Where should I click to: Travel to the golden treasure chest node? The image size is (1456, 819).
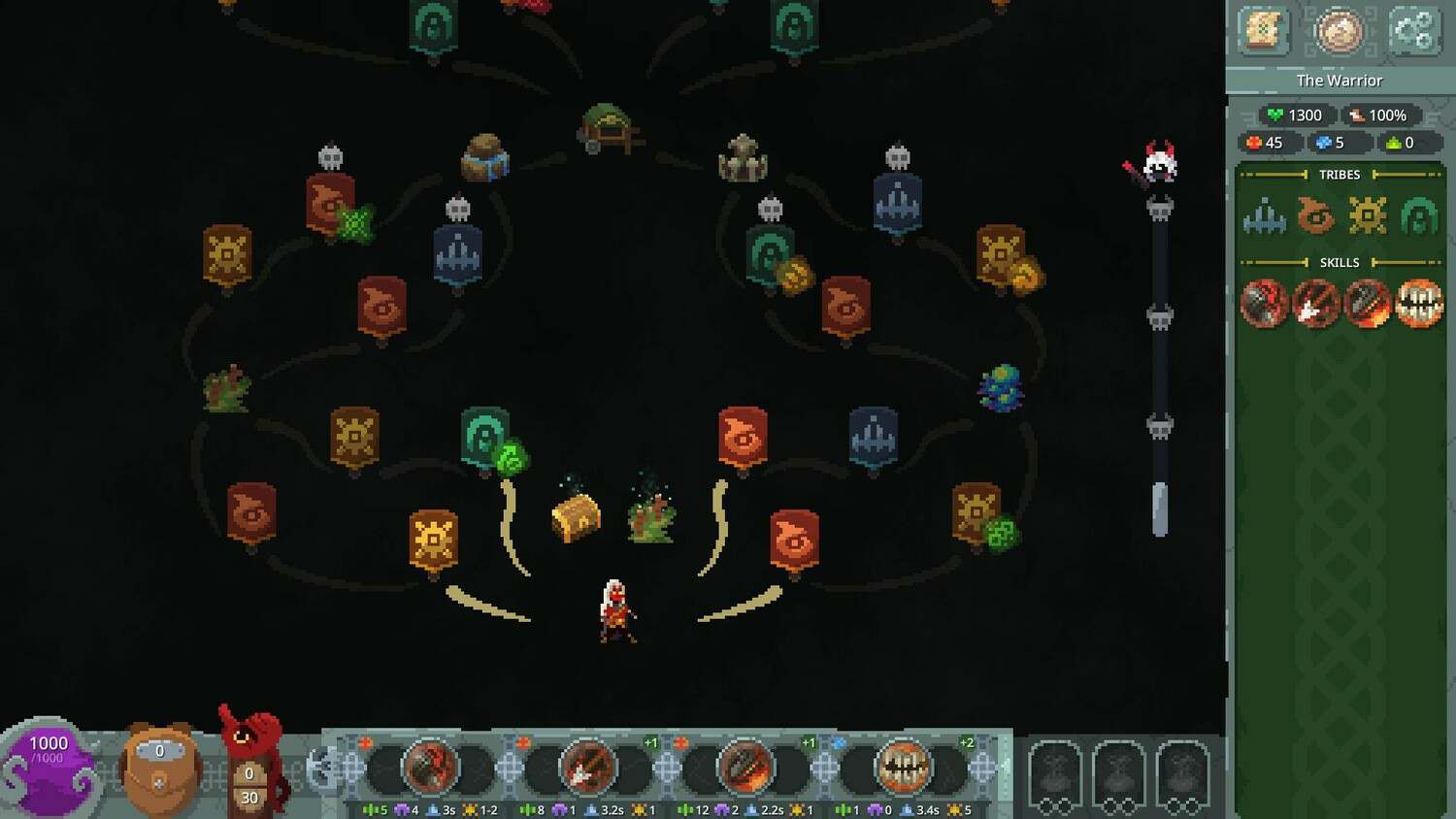coord(577,516)
